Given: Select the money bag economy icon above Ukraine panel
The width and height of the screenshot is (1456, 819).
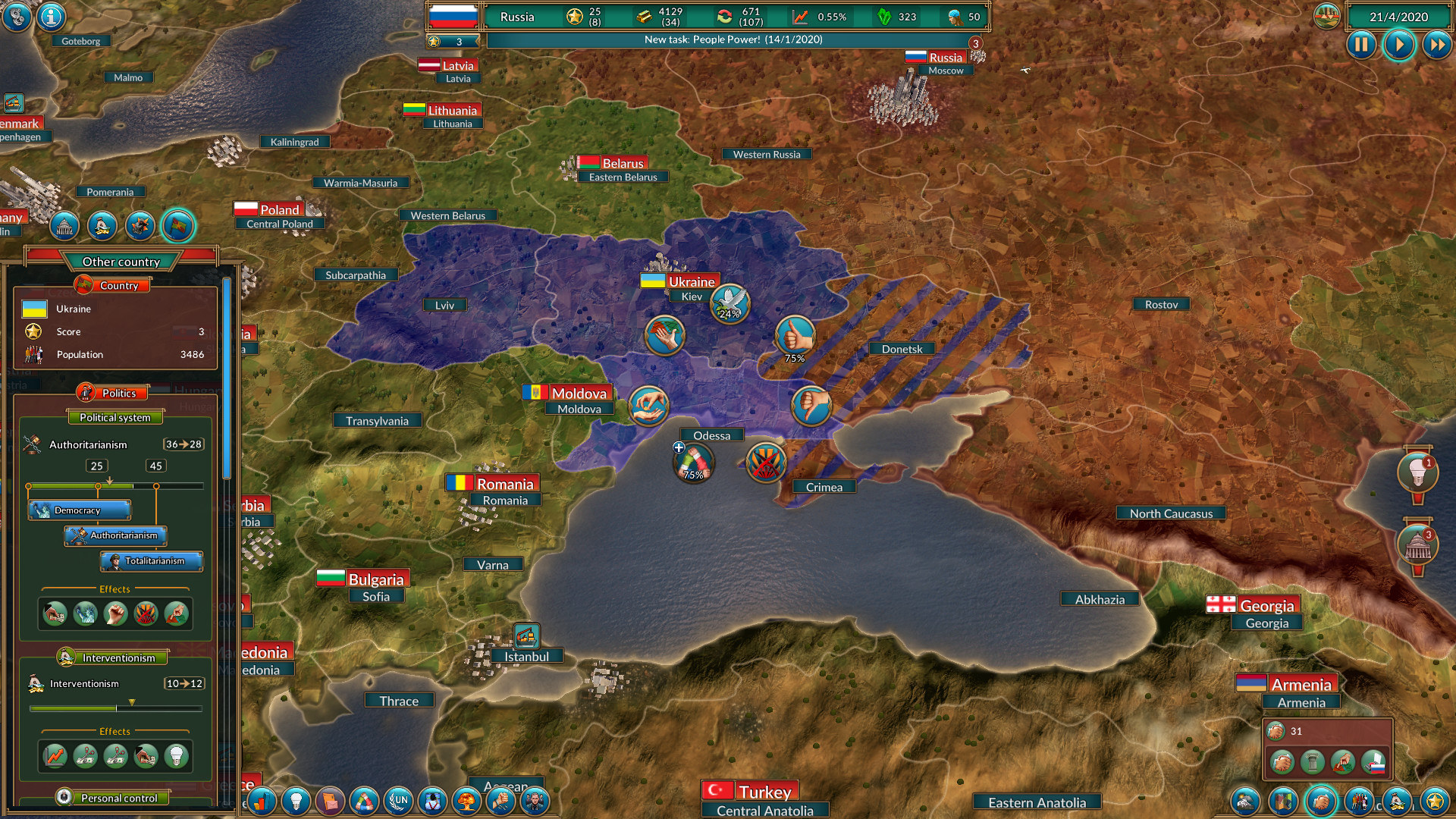Looking at the screenshot, I should pyautogui.click(x=103, y=225).
